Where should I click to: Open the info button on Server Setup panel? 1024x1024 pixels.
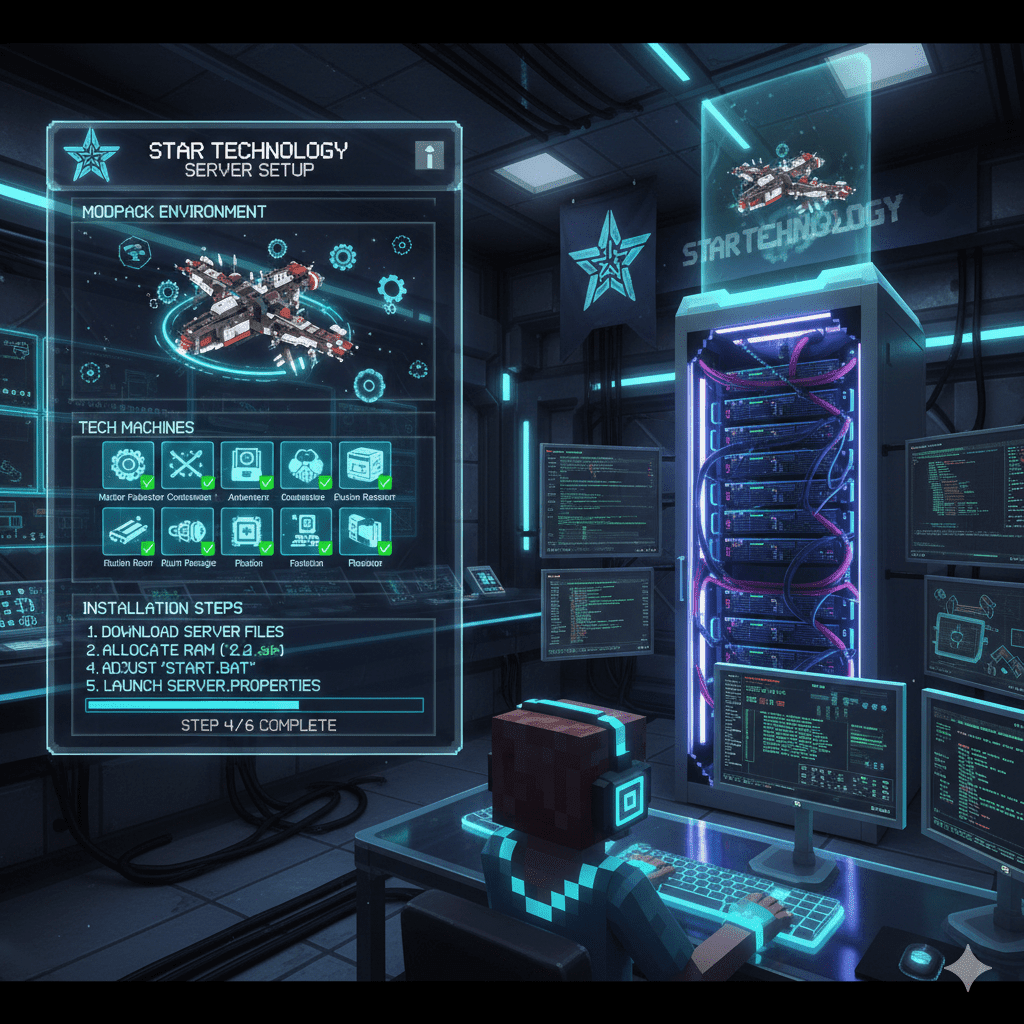429,155
